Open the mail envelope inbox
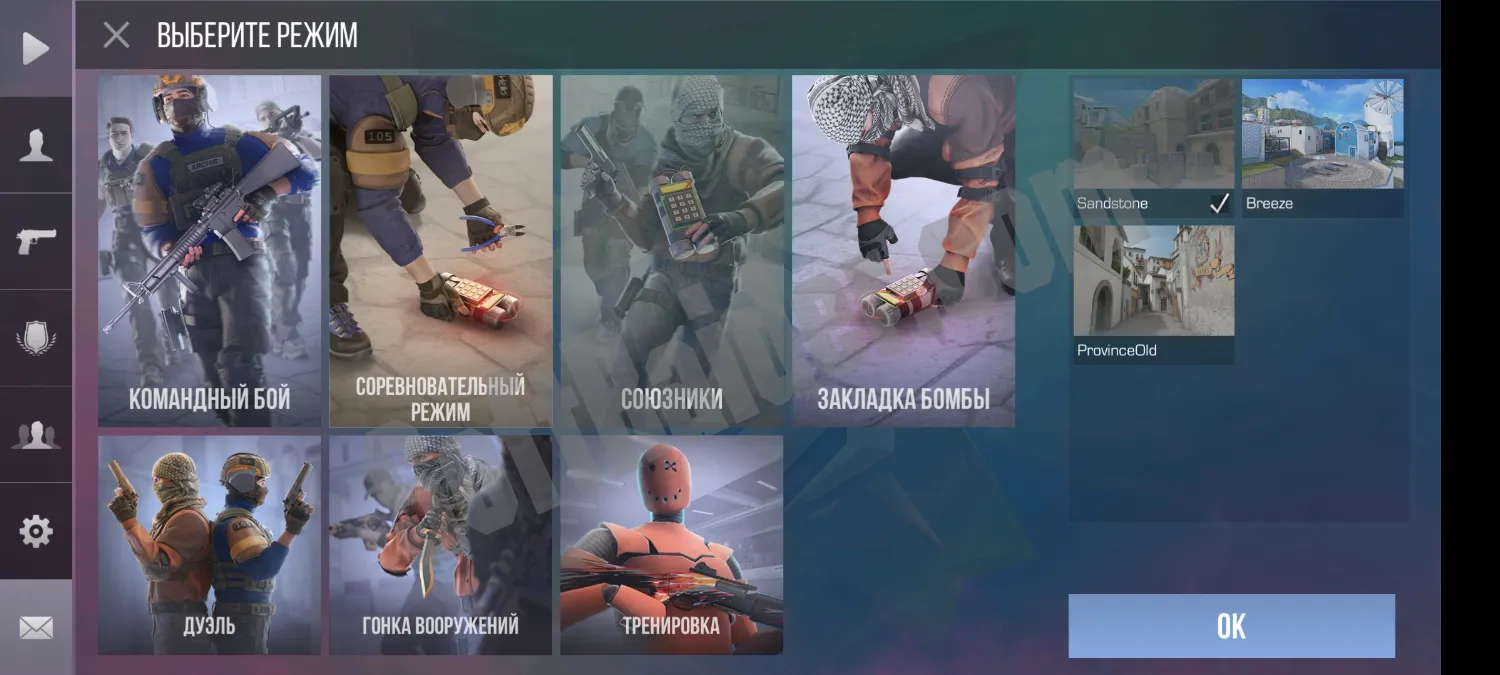This screenshot has width=1500, height=675. click(36, 627)
